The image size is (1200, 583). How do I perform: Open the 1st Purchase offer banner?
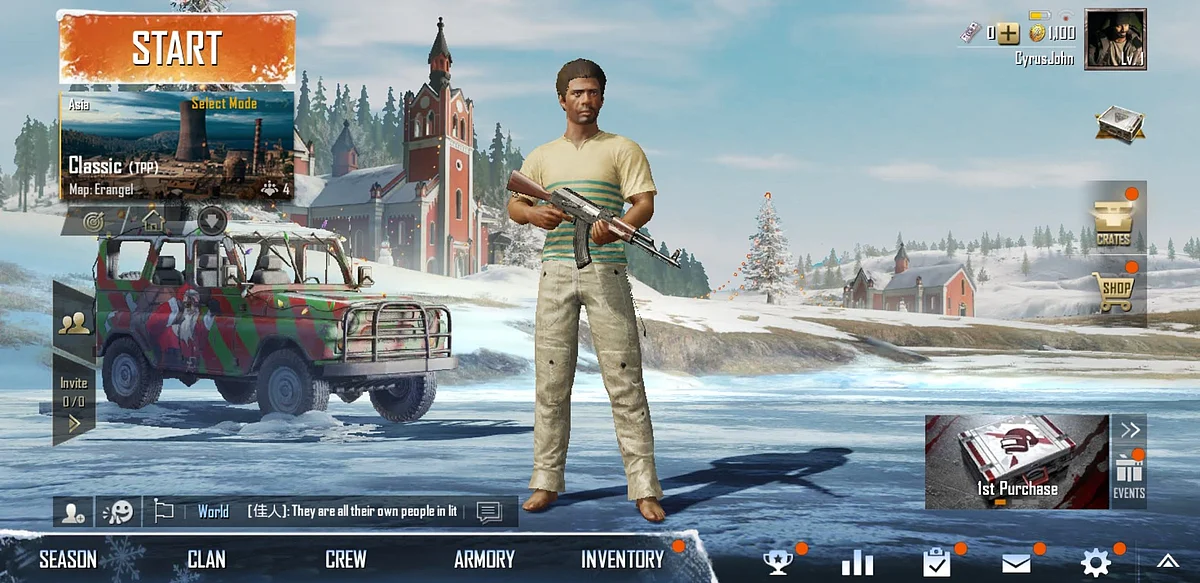click(x=1016, y=462)
